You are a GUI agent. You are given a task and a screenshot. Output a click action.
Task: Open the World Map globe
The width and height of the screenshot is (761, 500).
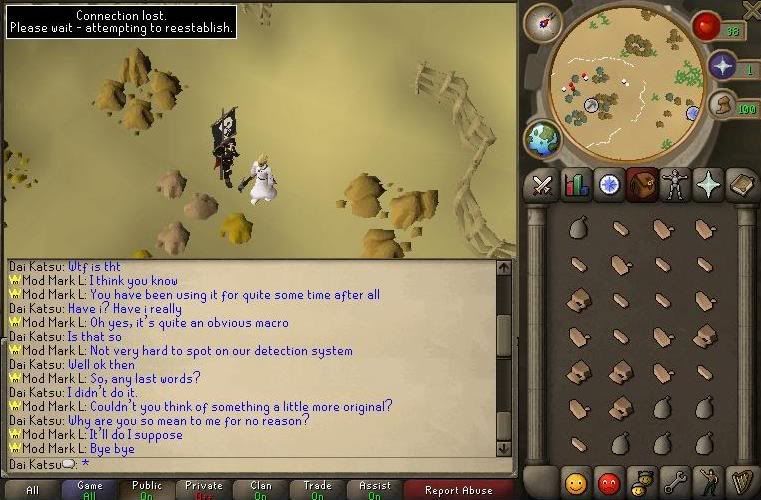tap(543, 139)
